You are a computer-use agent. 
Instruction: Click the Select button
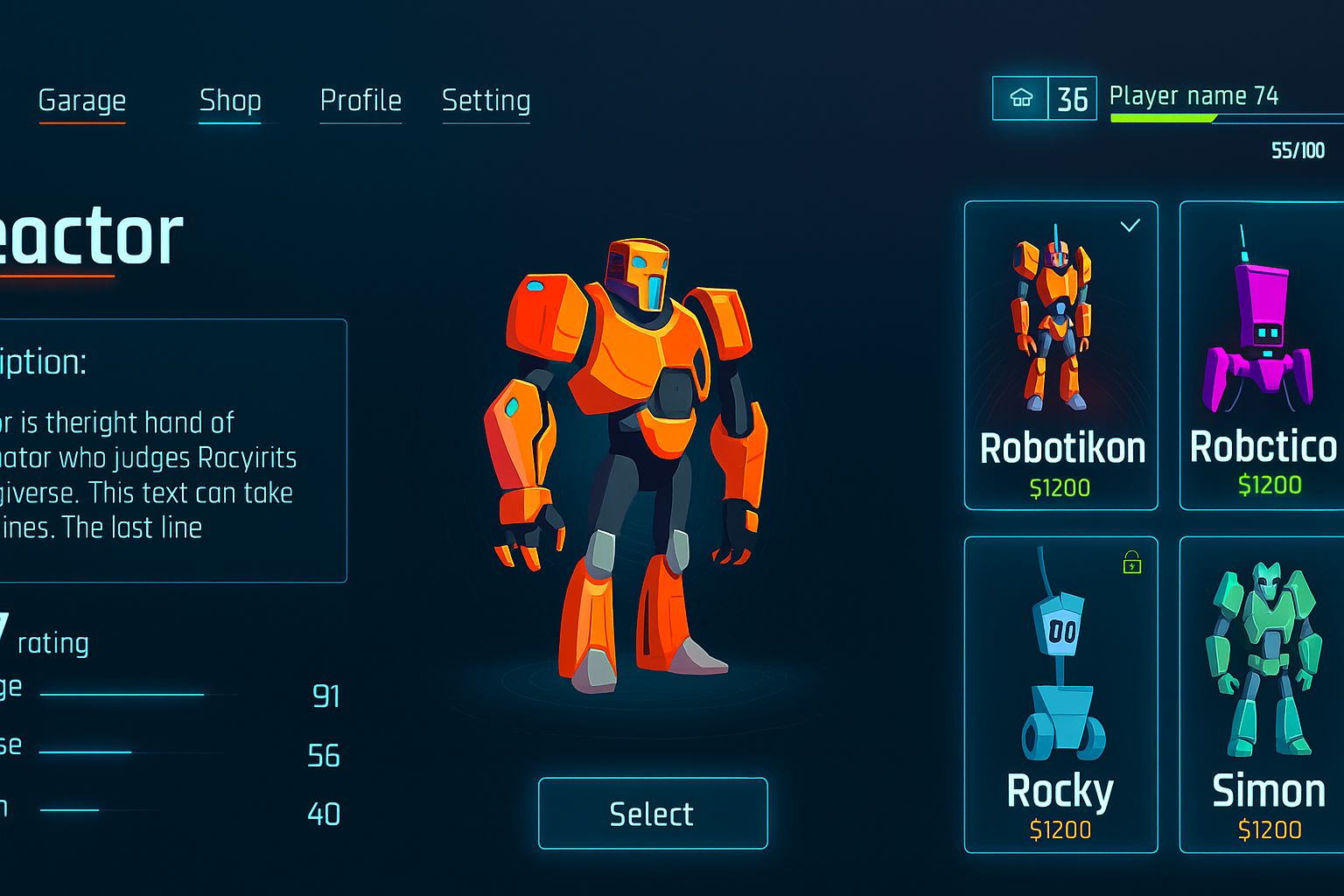pos(653,813)
